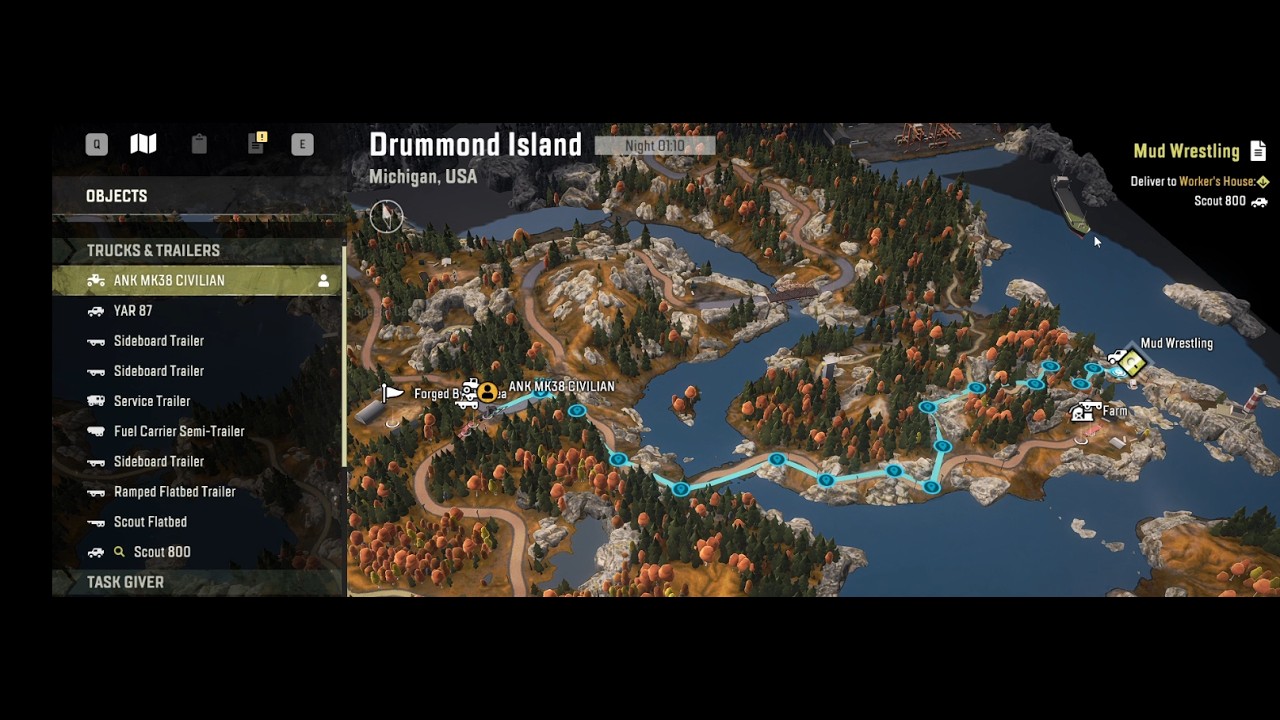
Task: Pick the Fuel Carrier Semi-Trailer entry
Action: click(x=179, y=431)
